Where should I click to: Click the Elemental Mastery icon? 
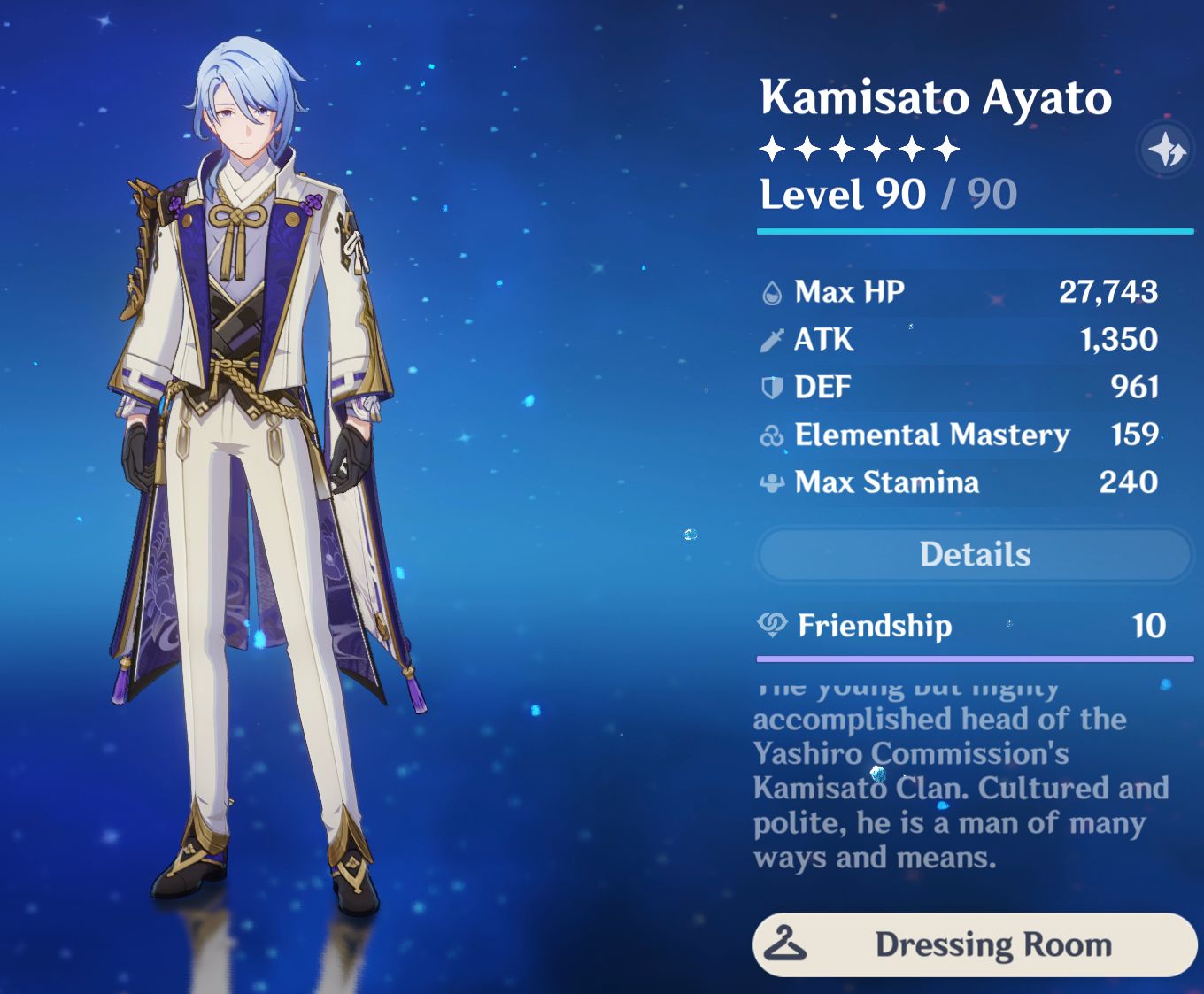click(771, 435)
